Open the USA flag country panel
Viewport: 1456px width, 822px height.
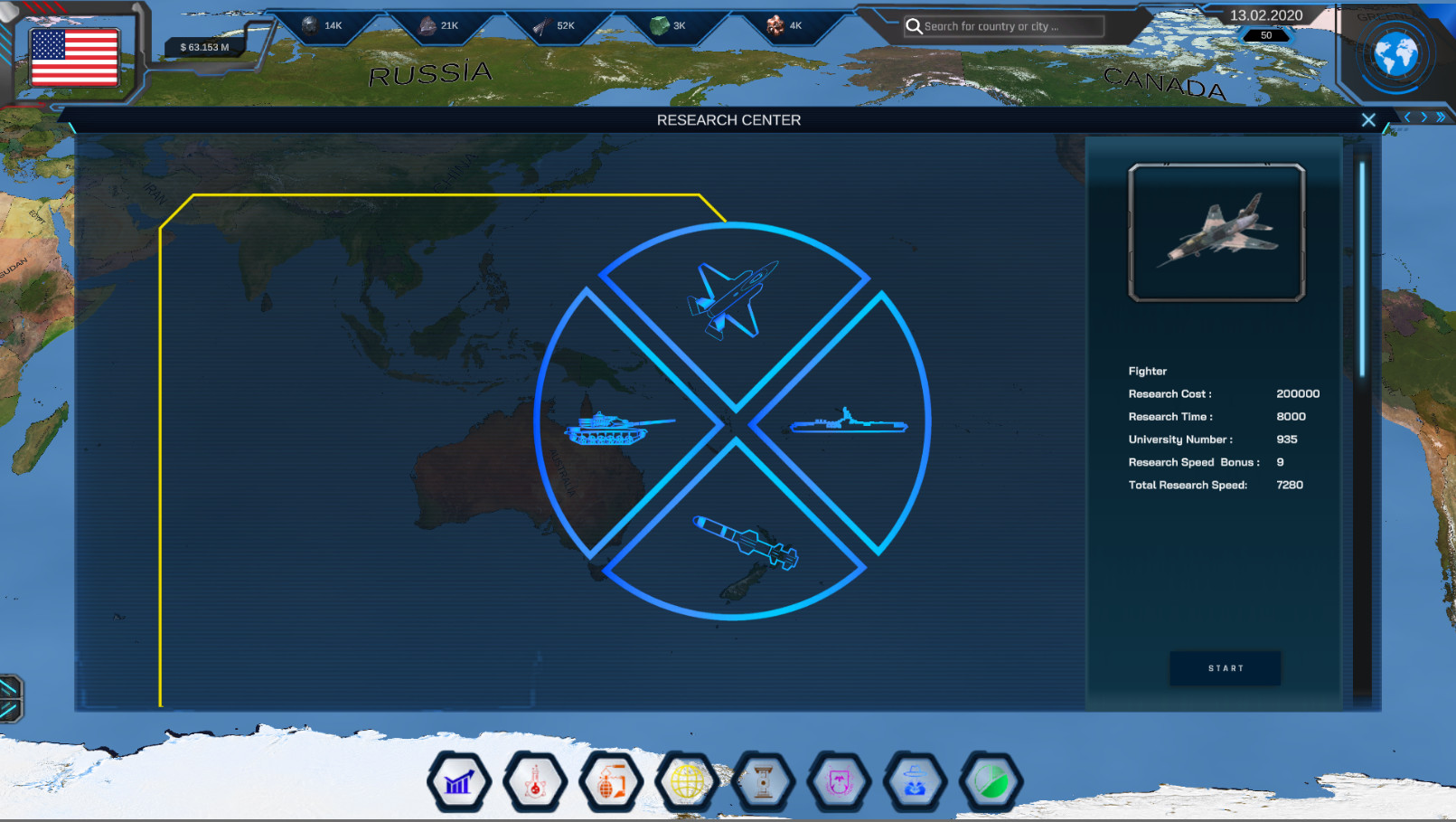[74, 57]
